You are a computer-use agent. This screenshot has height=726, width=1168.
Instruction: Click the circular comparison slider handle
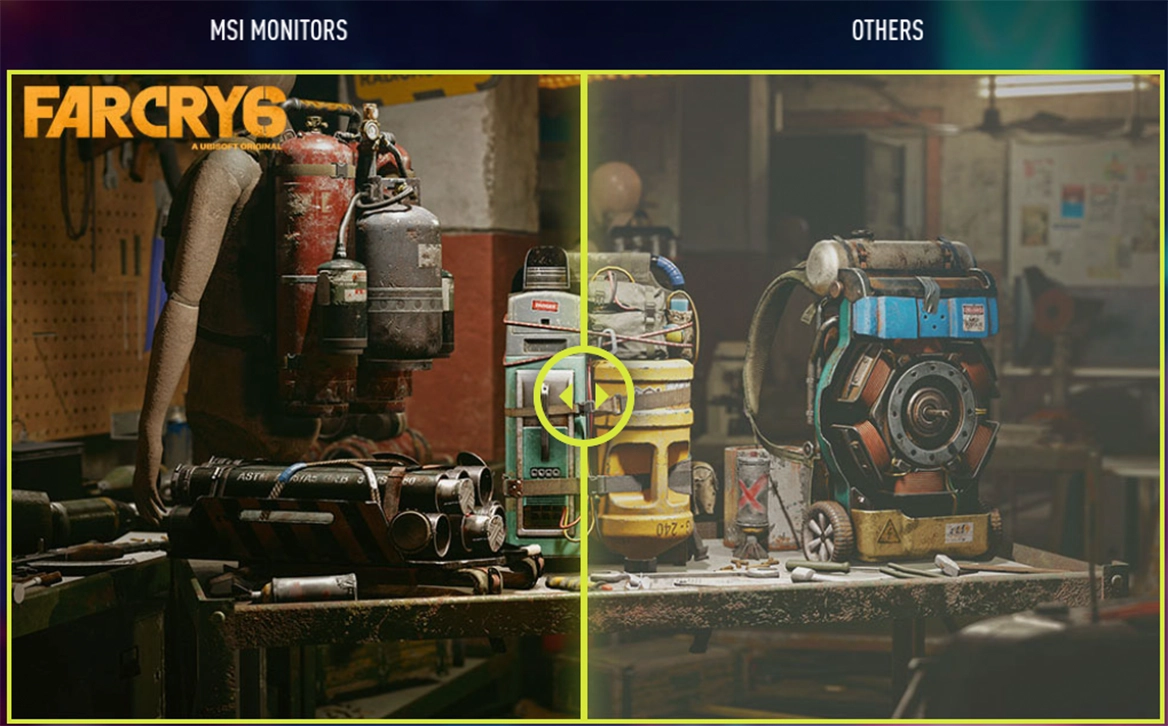[584, 397]
